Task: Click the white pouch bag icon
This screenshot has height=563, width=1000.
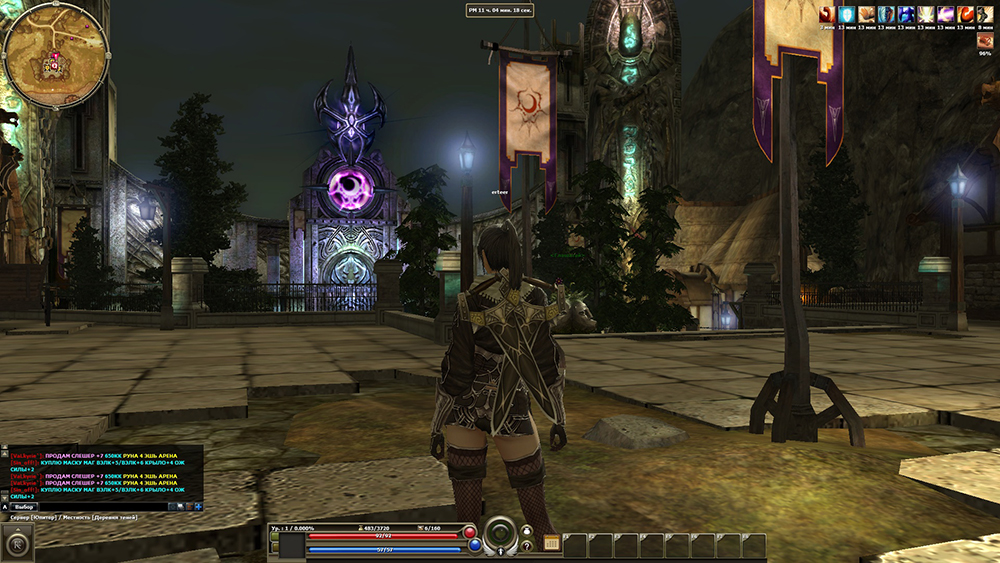Action: [x=527, y=530]
